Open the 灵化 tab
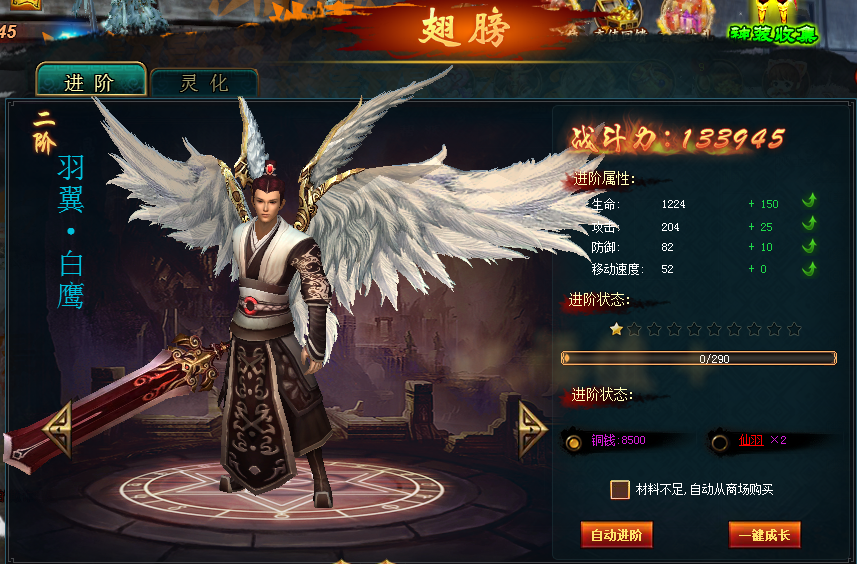The image size is (857, 564). click(x=204, y=84)
